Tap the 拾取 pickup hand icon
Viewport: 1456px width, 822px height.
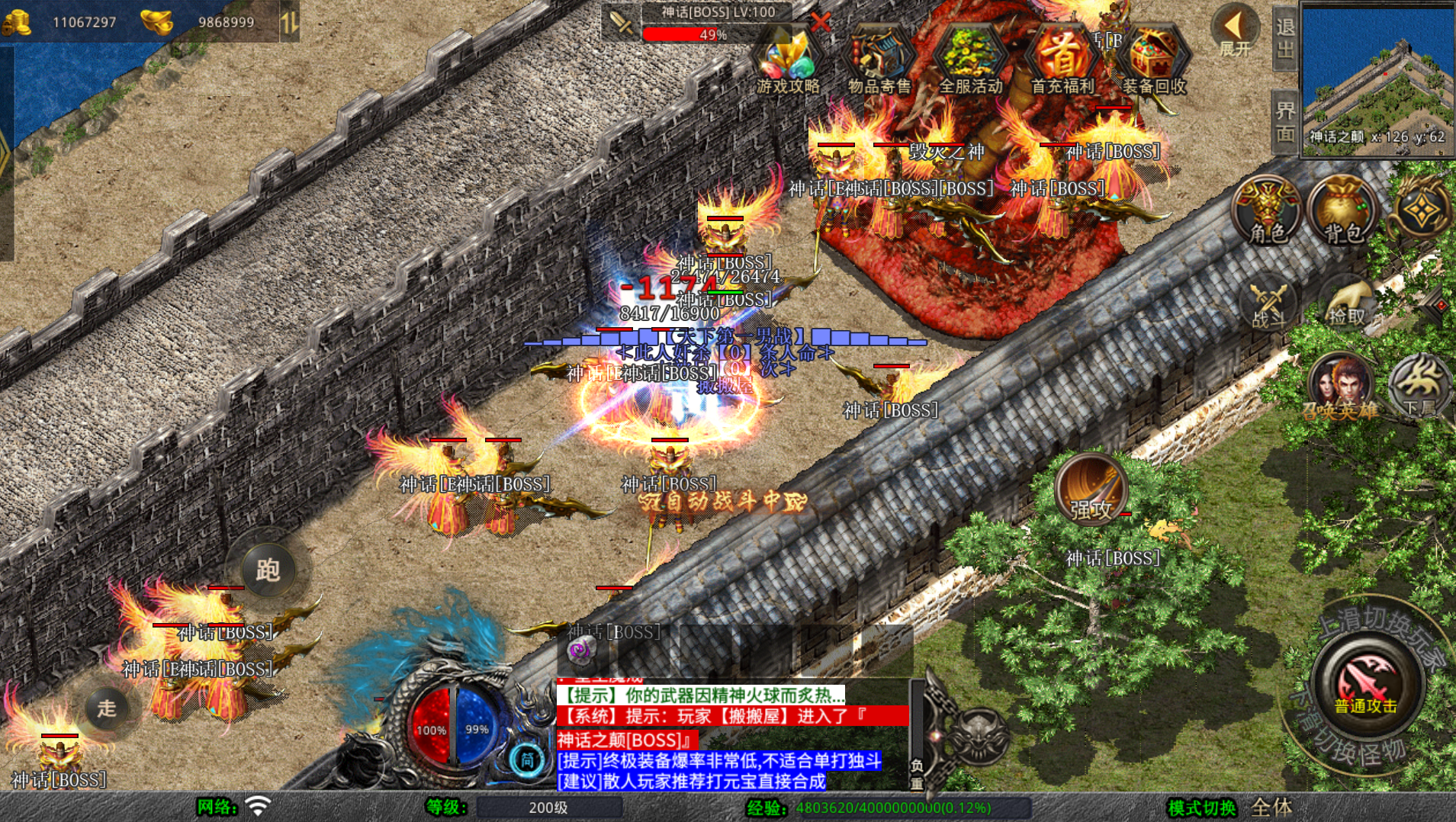(1346, 305)
